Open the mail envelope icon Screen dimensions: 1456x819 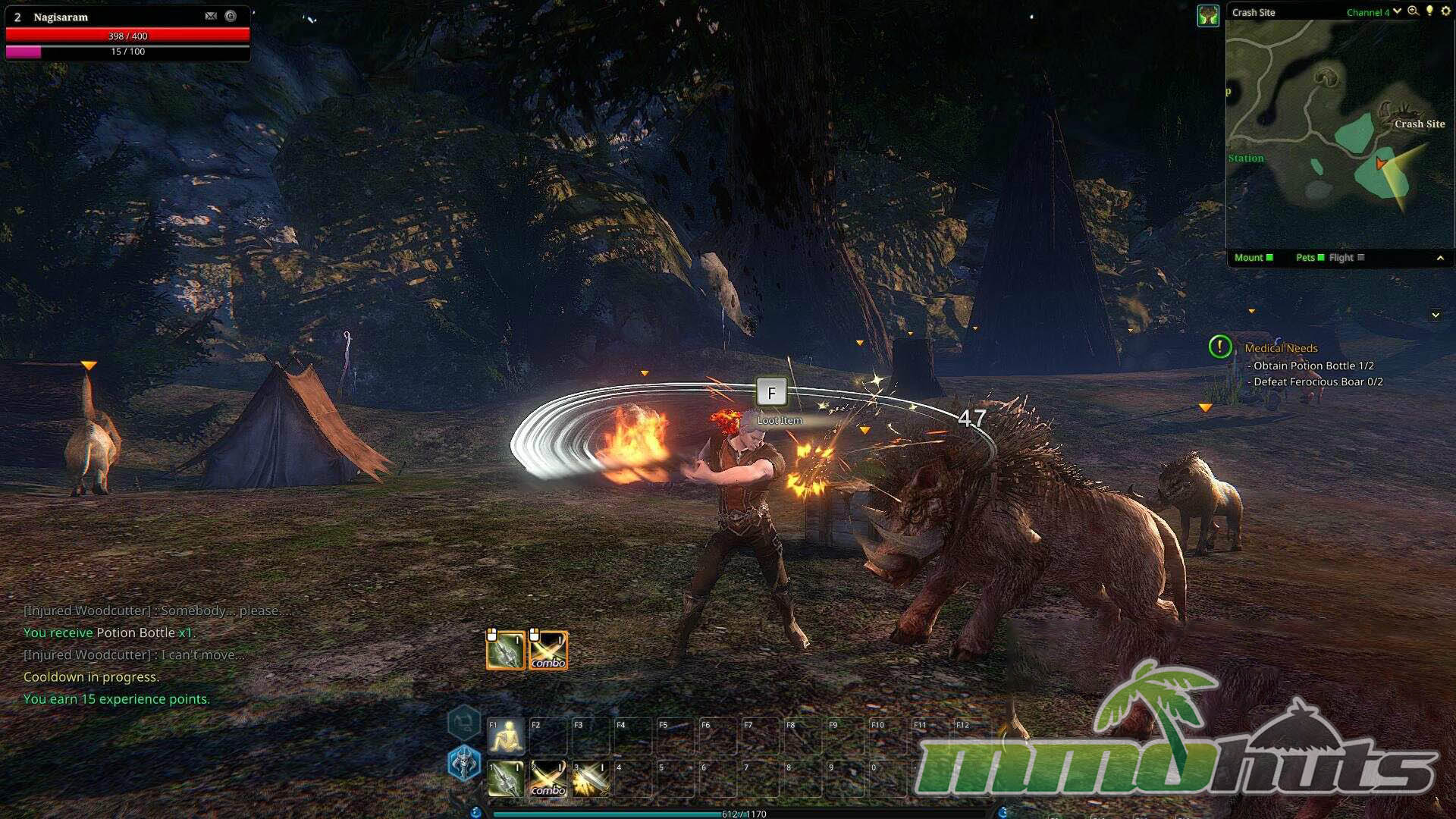click(211, 16)
